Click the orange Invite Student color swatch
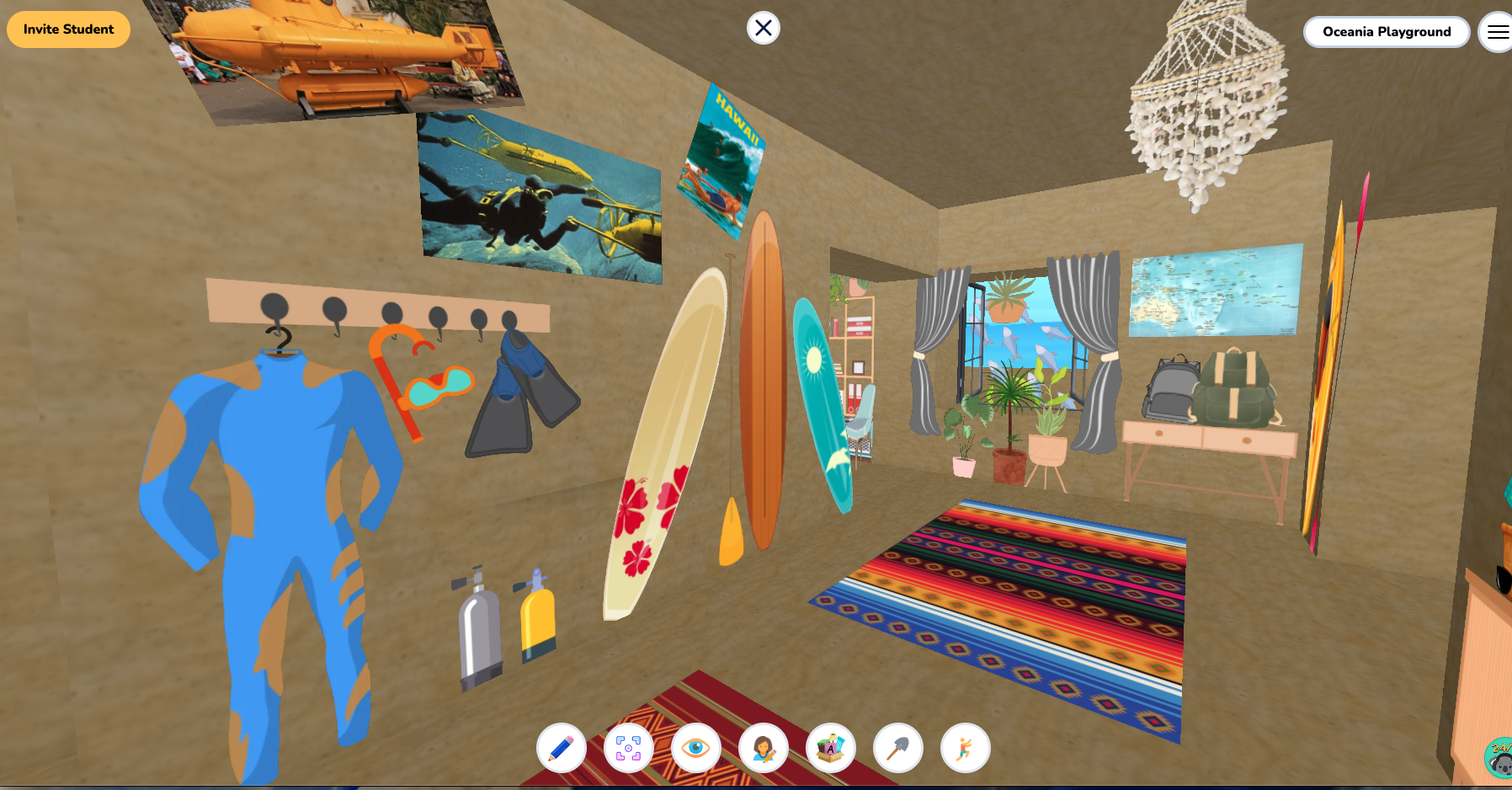This screenshot has width=1512, height=790. click(x=67, y=29)
